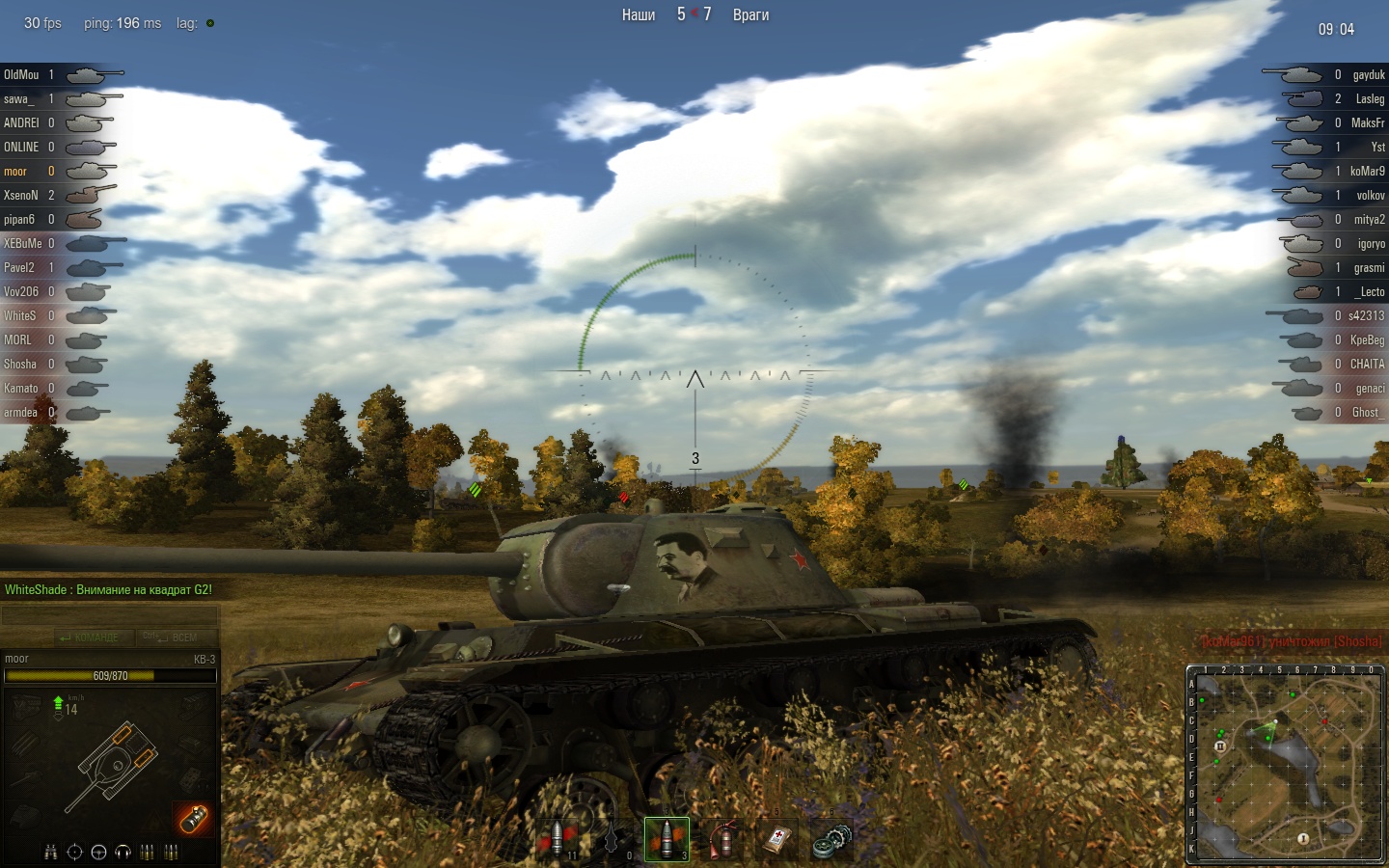Viewport: 1389px width, 868px height.
Task: Click the commander's binoculars crew icon
Action: pos(51,852)
